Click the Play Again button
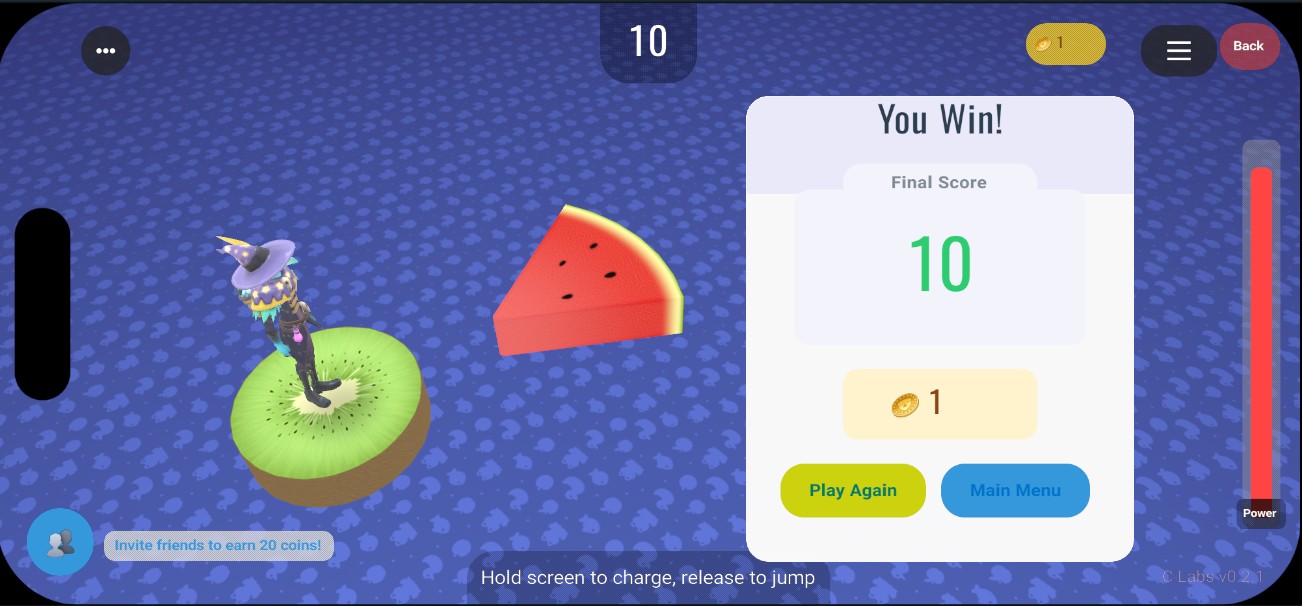This screenshot has width=1302, height=606. point(853,490)
